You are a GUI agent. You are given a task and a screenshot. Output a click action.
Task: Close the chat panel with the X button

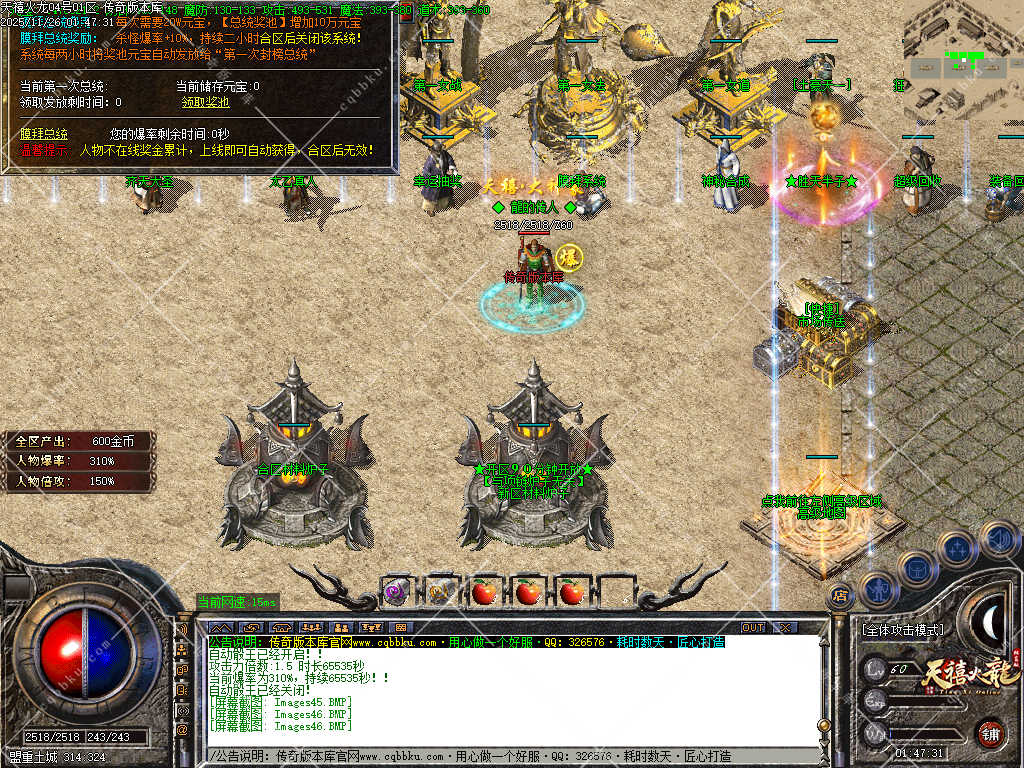[785, 627]
